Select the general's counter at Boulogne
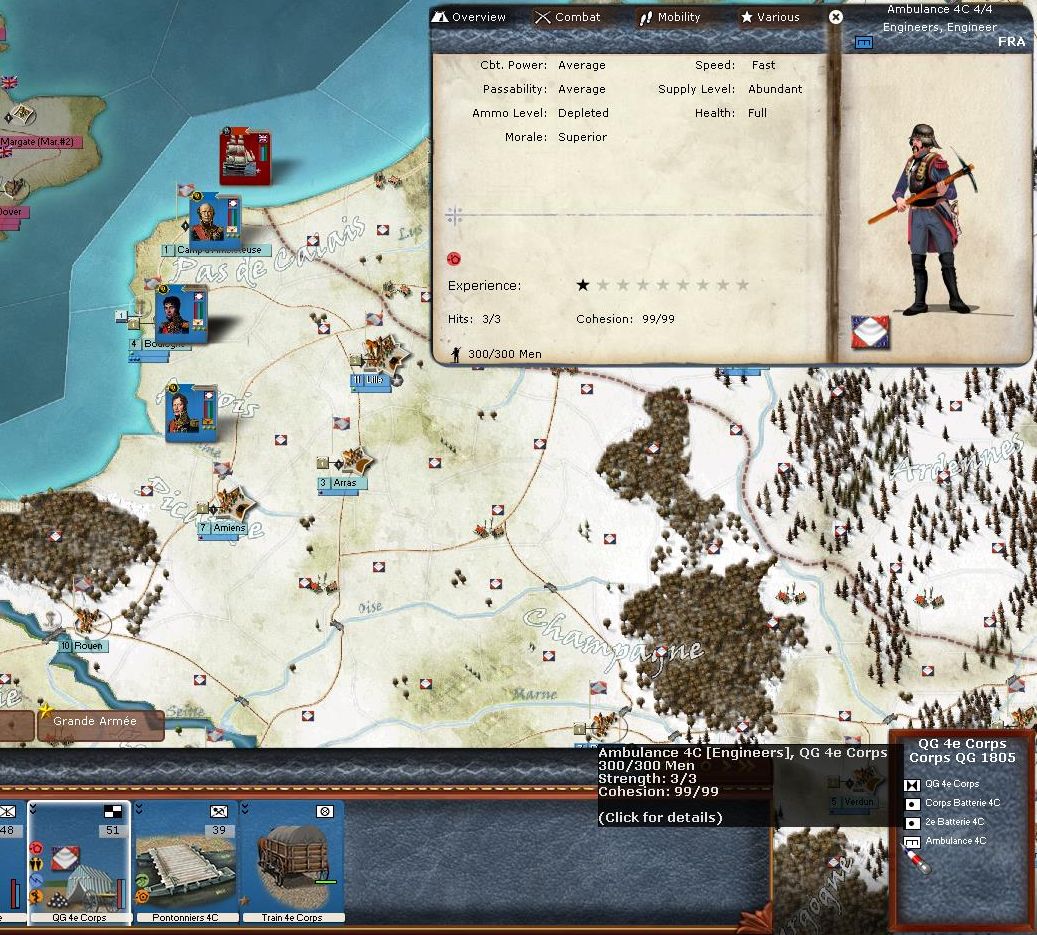 (181, 313)
